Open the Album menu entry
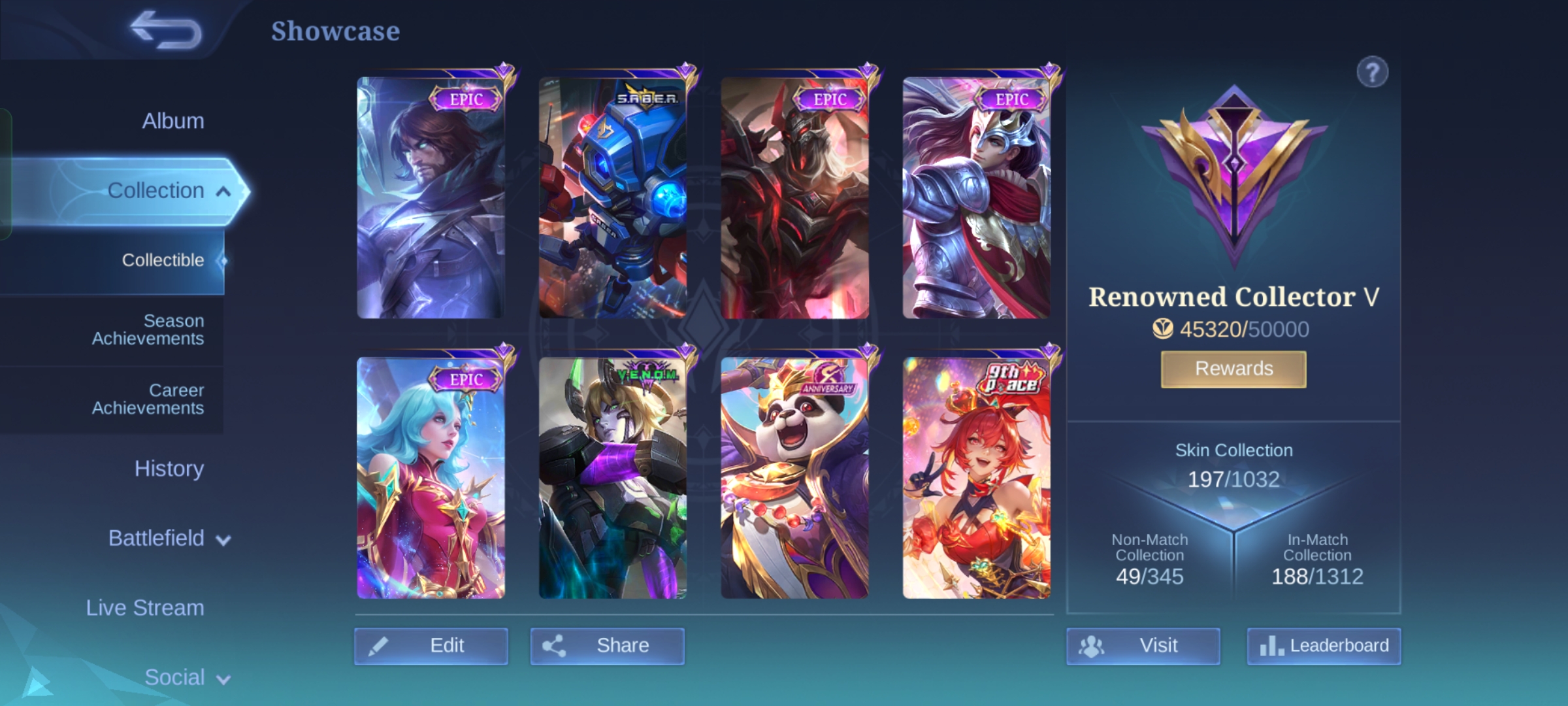Viewport: 1568px width, 706px height. click(x=172, y=121)
